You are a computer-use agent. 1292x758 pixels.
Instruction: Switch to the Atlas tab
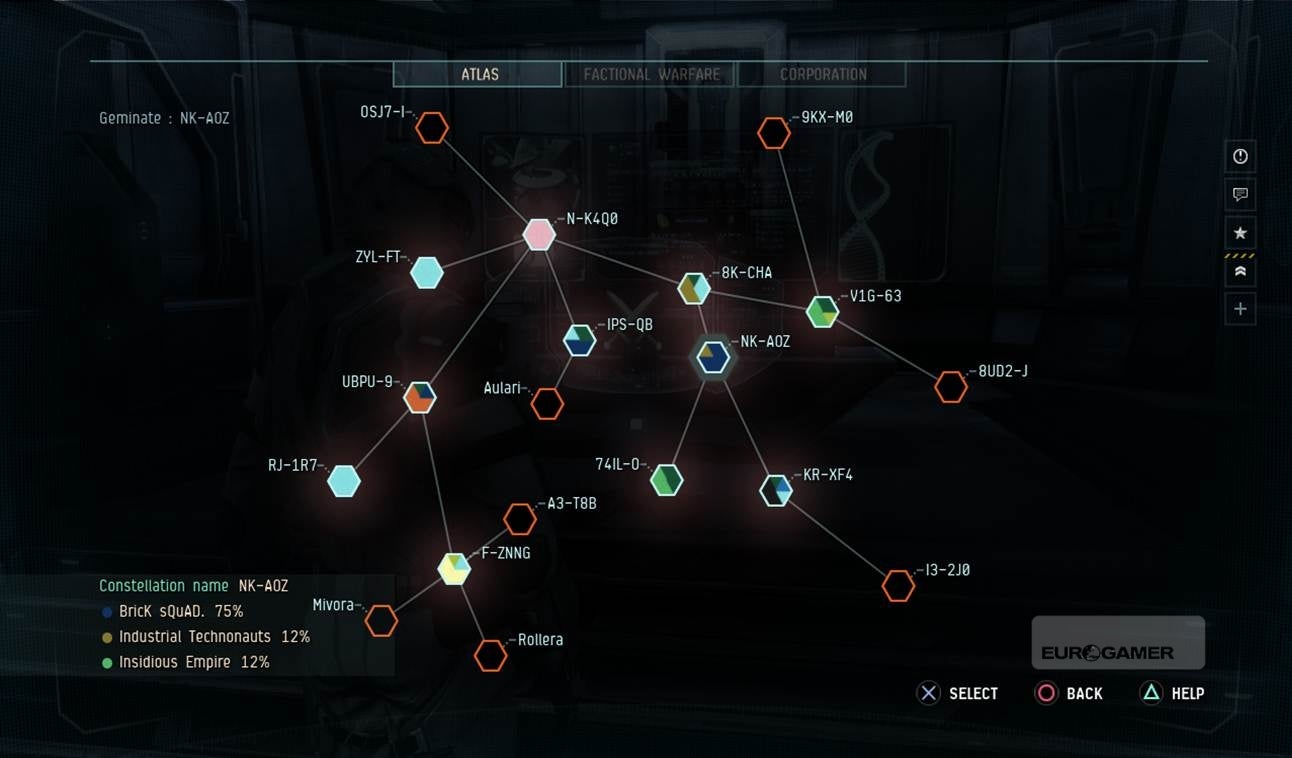pyautogui.click(x=479, y=74)
